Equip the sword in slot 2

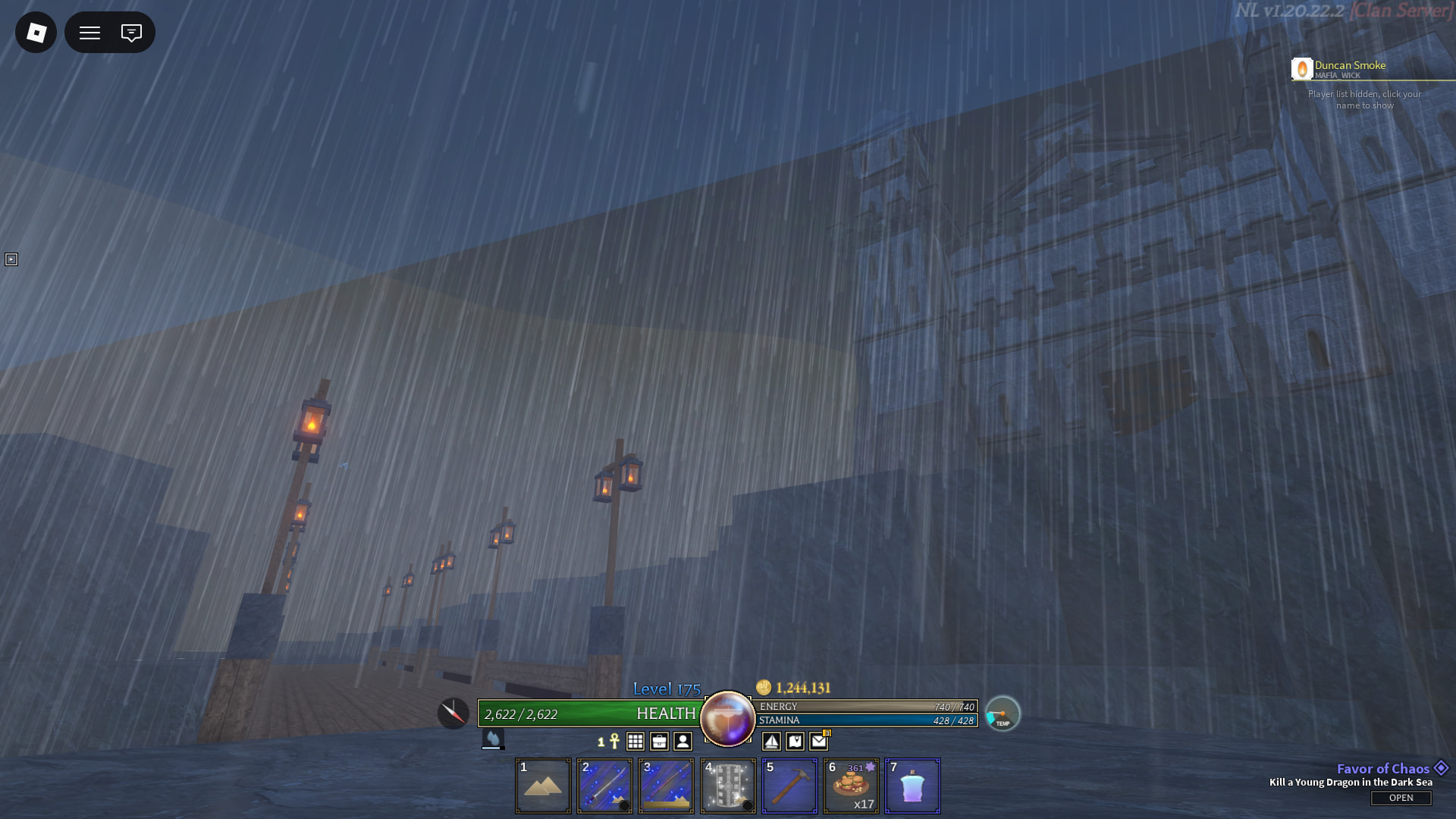(x=604, y=786)
